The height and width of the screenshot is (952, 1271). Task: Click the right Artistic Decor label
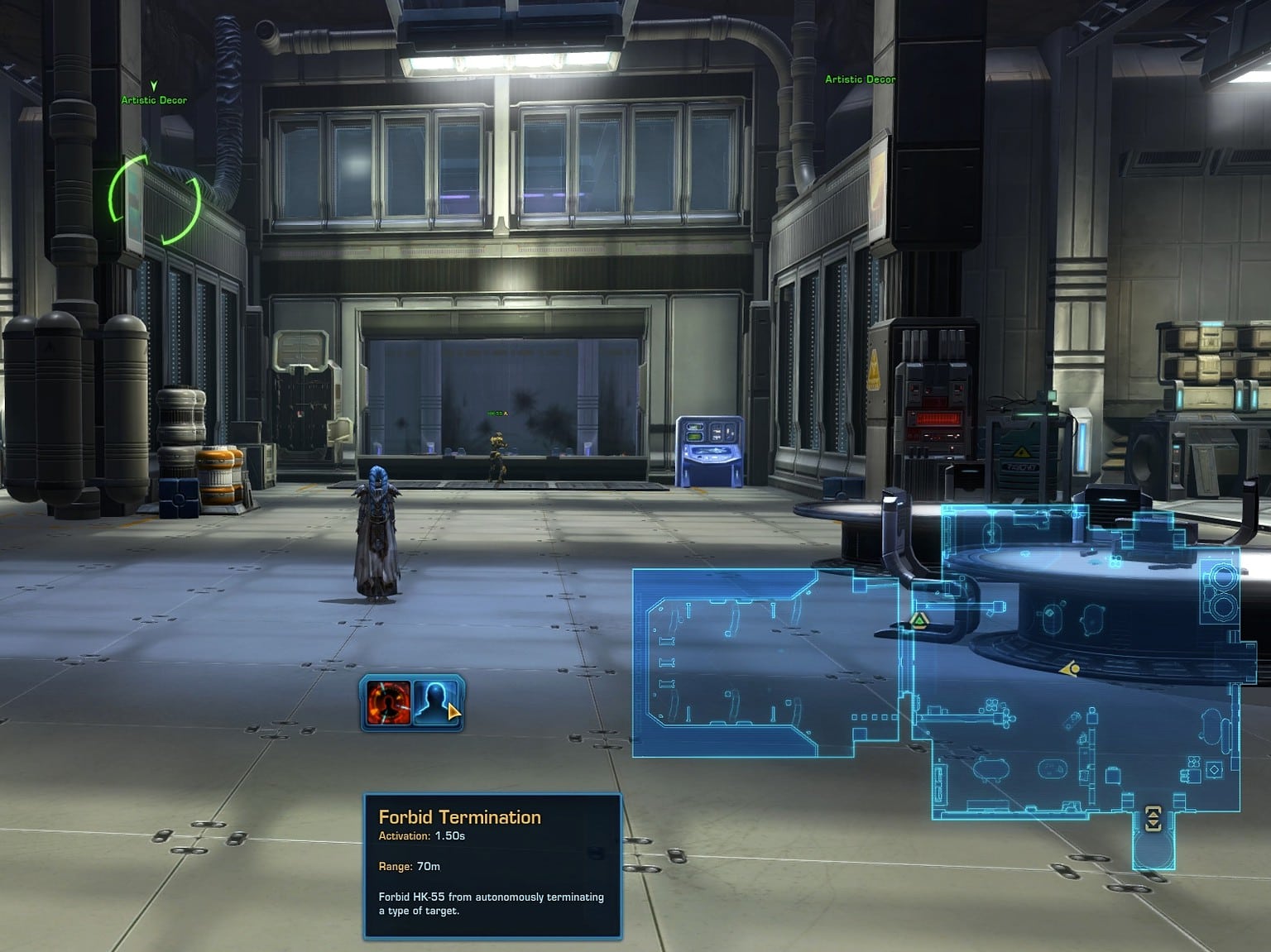[x=860, y=79]
